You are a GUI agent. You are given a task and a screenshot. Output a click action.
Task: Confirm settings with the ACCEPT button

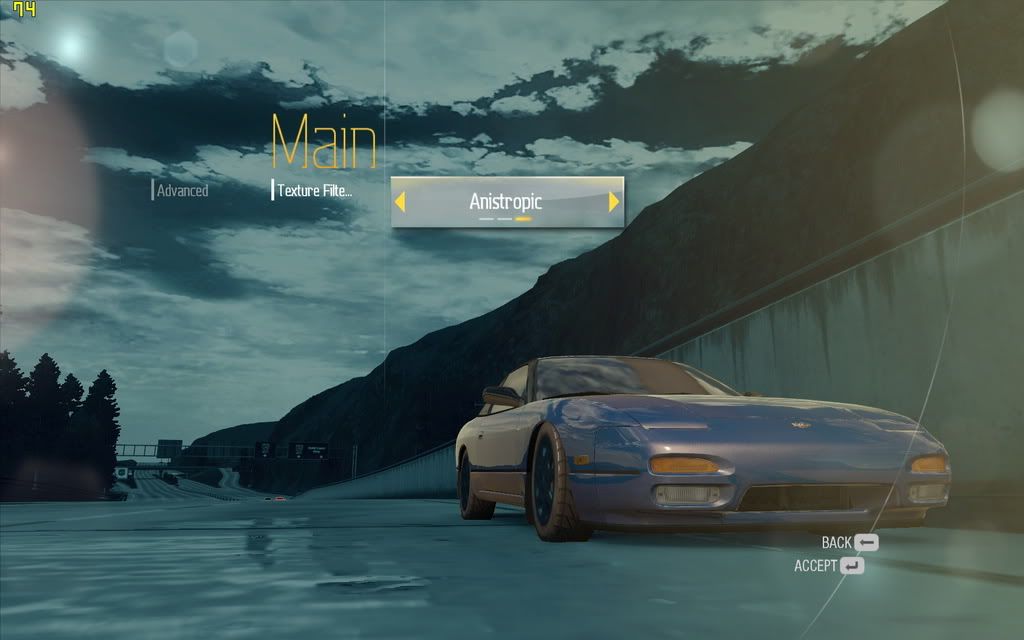coord(829,566)
